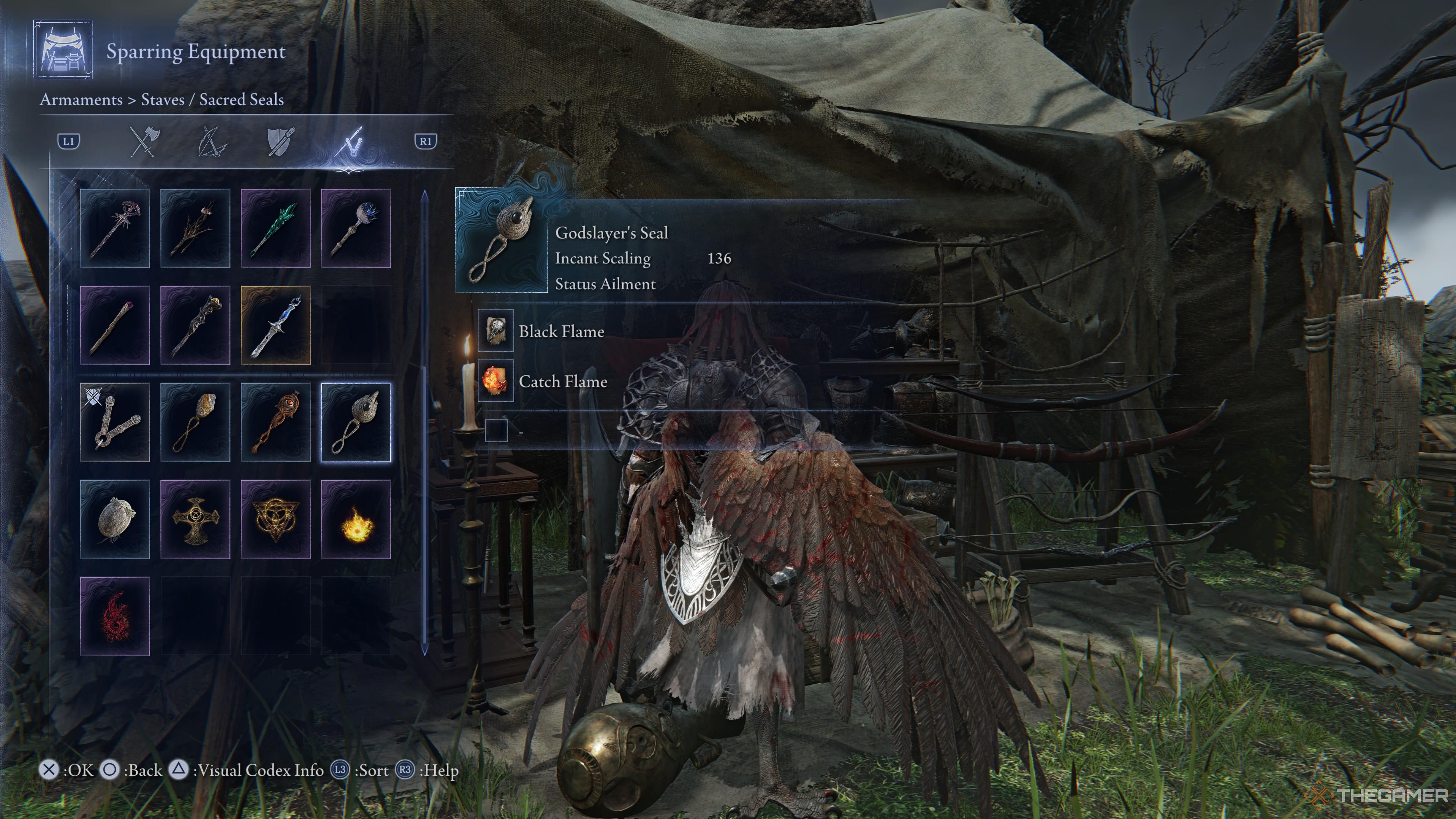
Task: Pick the branching twig staff
Action: tap(196, 228)
